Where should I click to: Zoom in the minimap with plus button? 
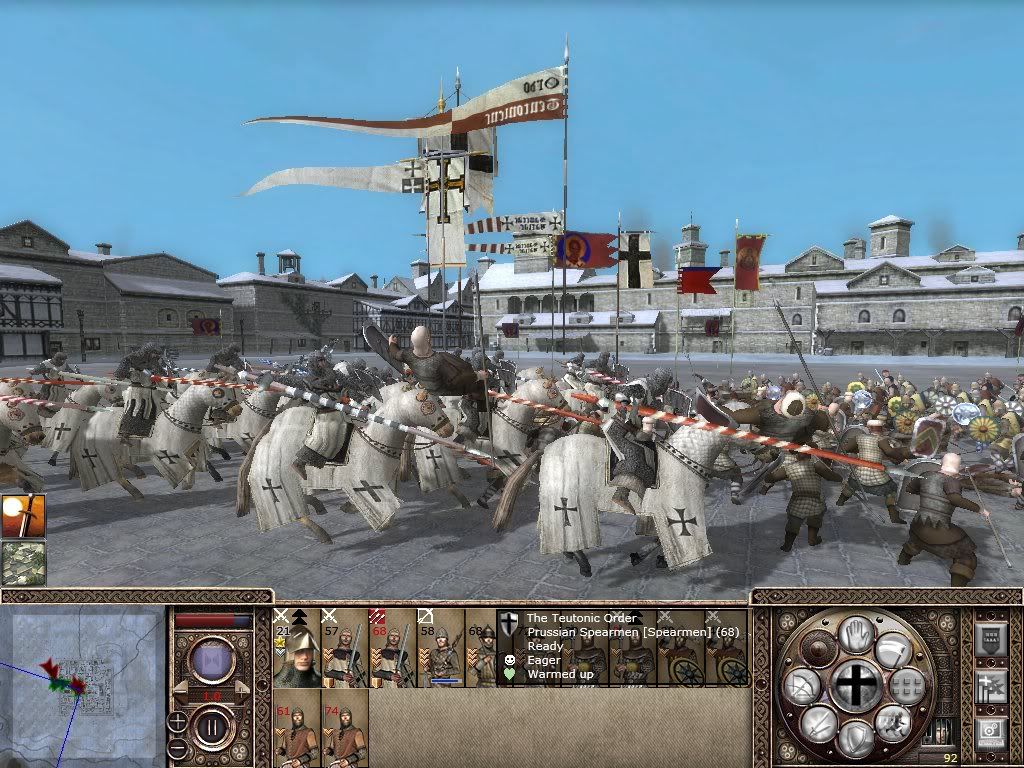pyautogui.click(x=177, y=720)
